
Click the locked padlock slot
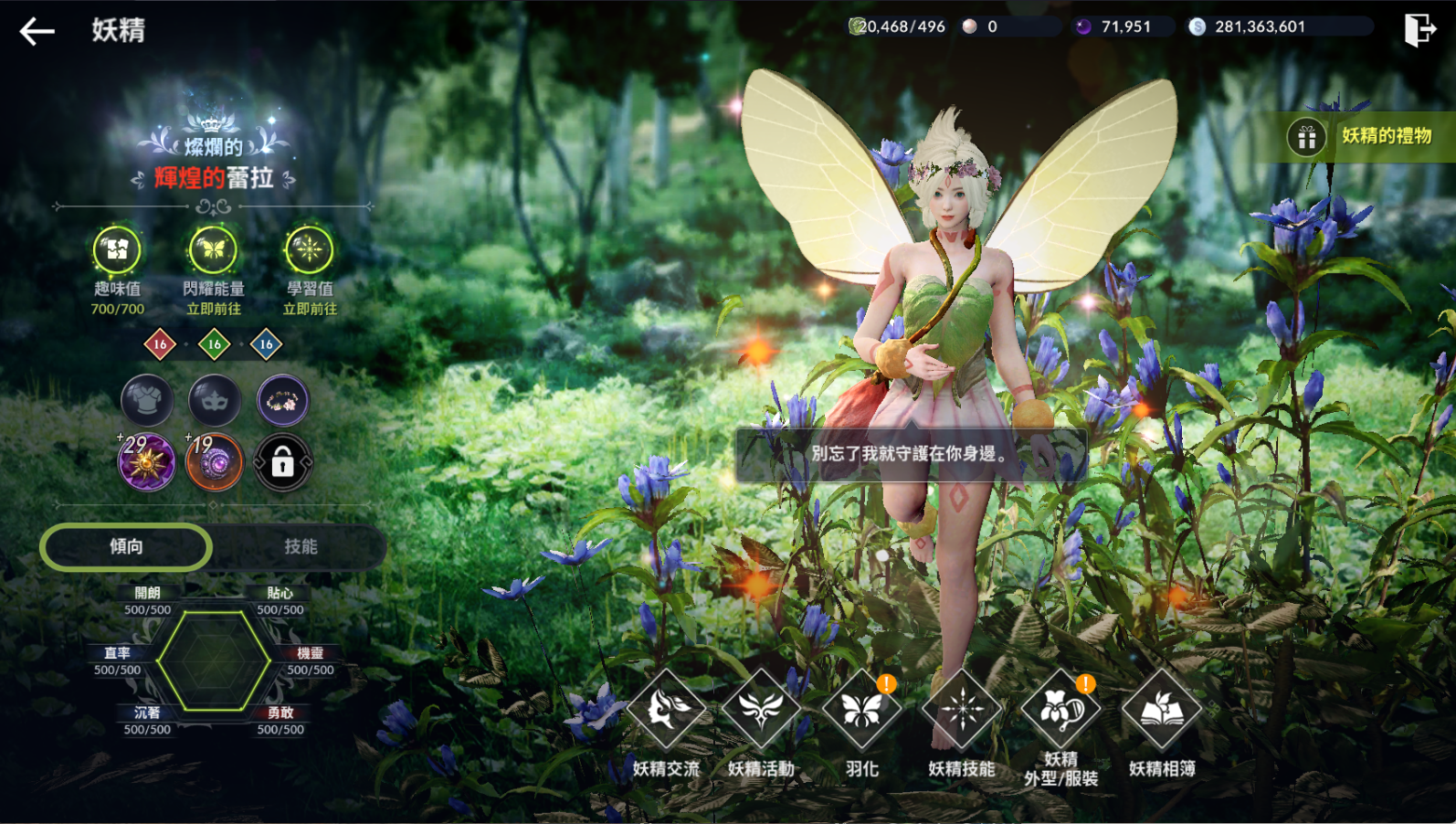pos(282,463)
